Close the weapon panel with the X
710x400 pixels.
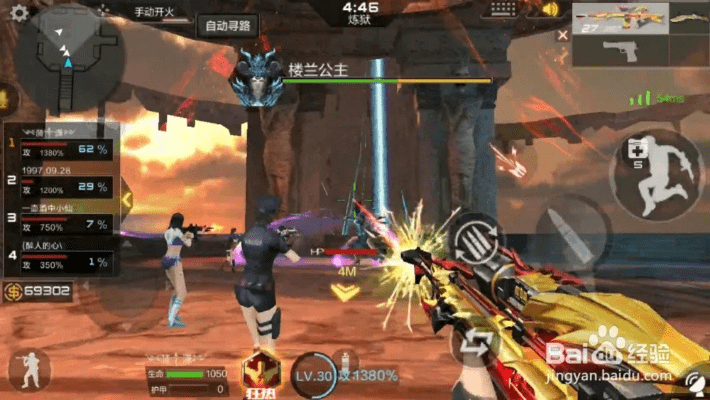(x=563, y=35)
